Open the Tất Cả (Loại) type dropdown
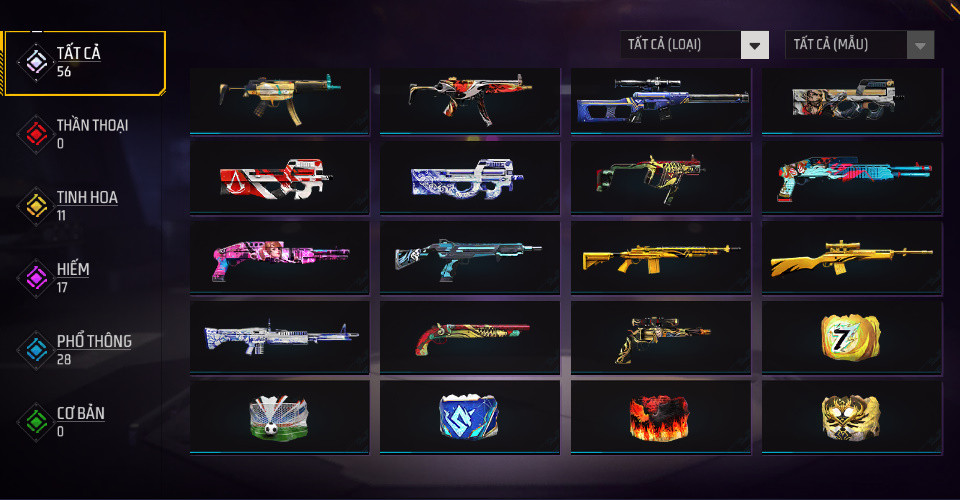Viewport: 960px width, 500px height. pyautogui.click(x=694, y=45)
